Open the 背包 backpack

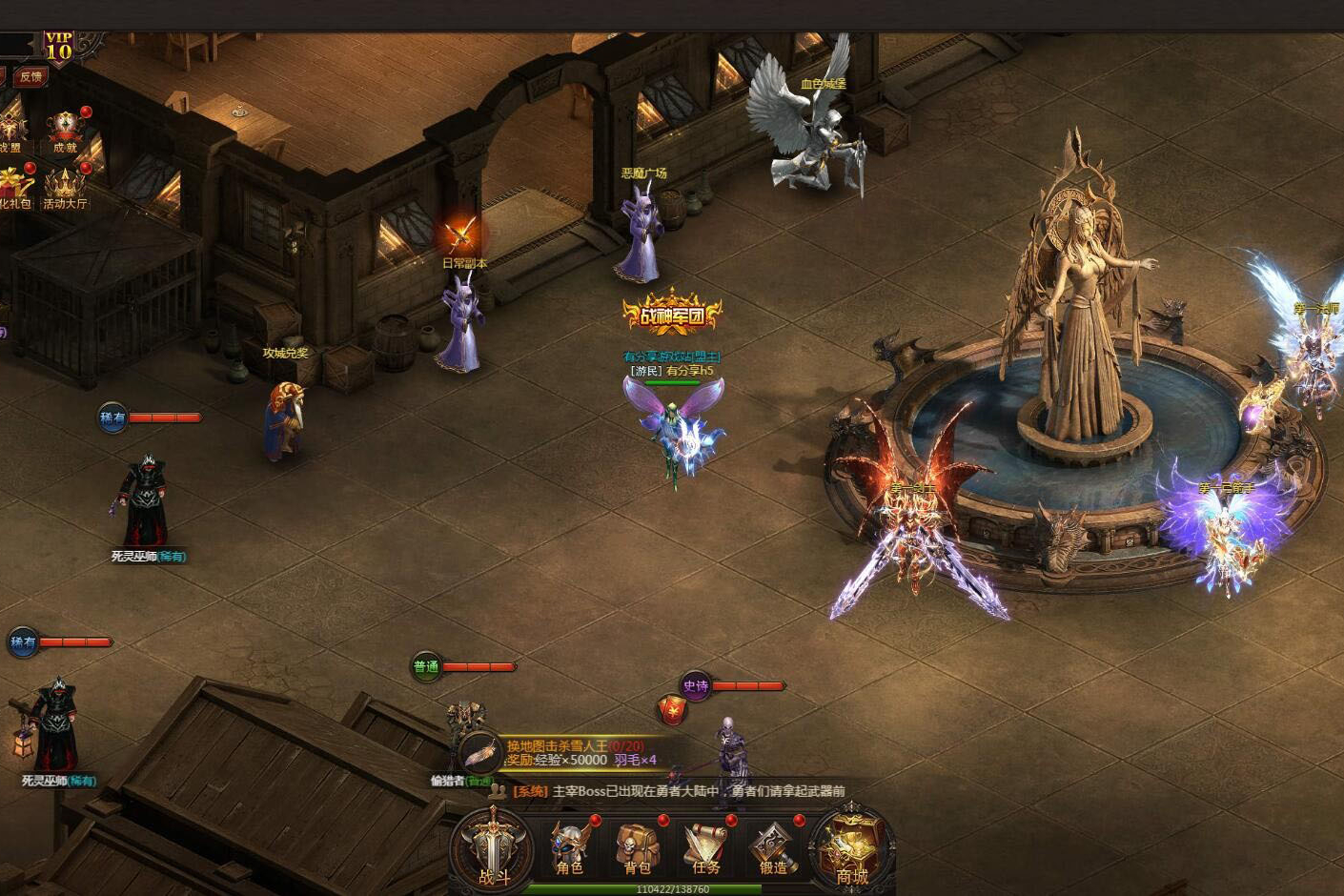click(x=637, y=847)
